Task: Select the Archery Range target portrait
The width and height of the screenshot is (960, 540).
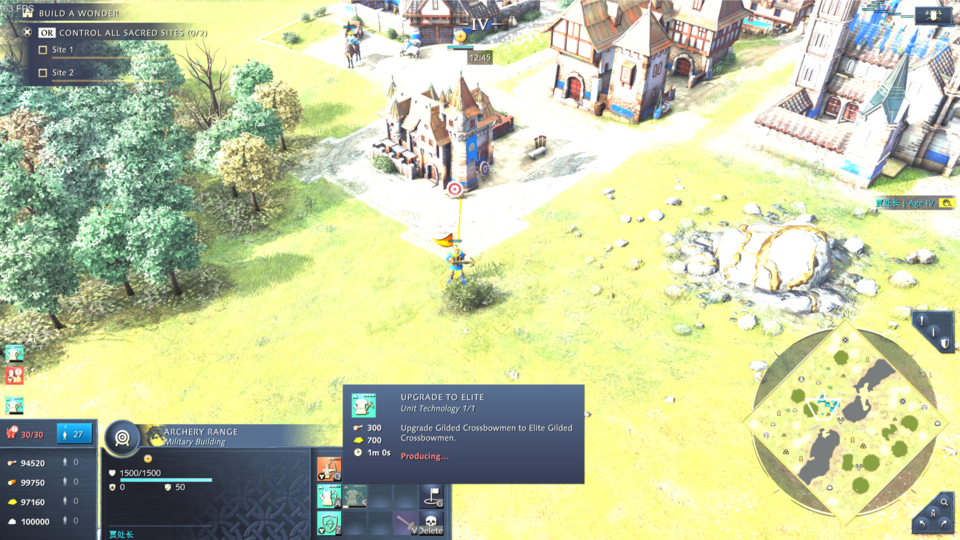Action: 123,437
